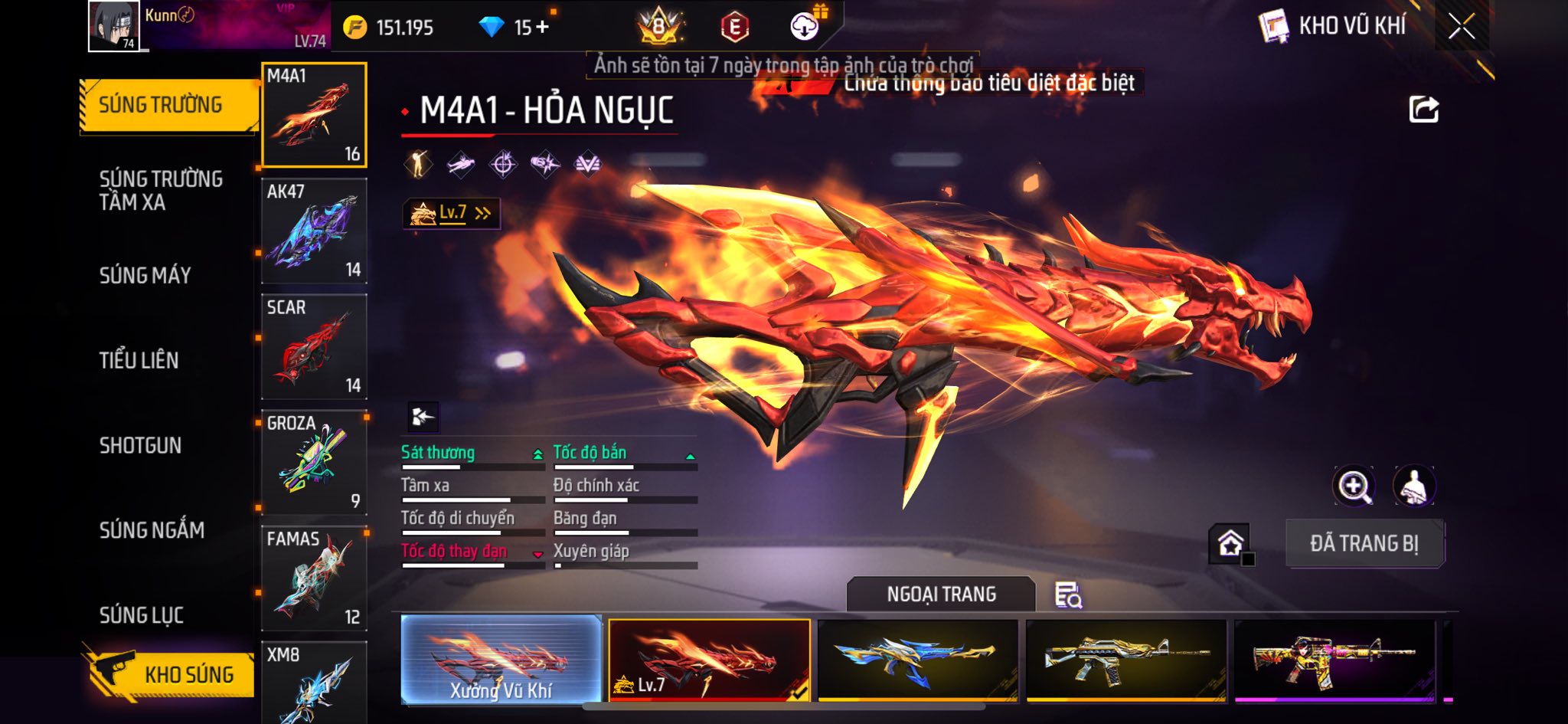Switch to Súng Trường Tầm Xa category
This screenshot has width=1568, height=724.
pyautogui.click(x=161, y=190)
